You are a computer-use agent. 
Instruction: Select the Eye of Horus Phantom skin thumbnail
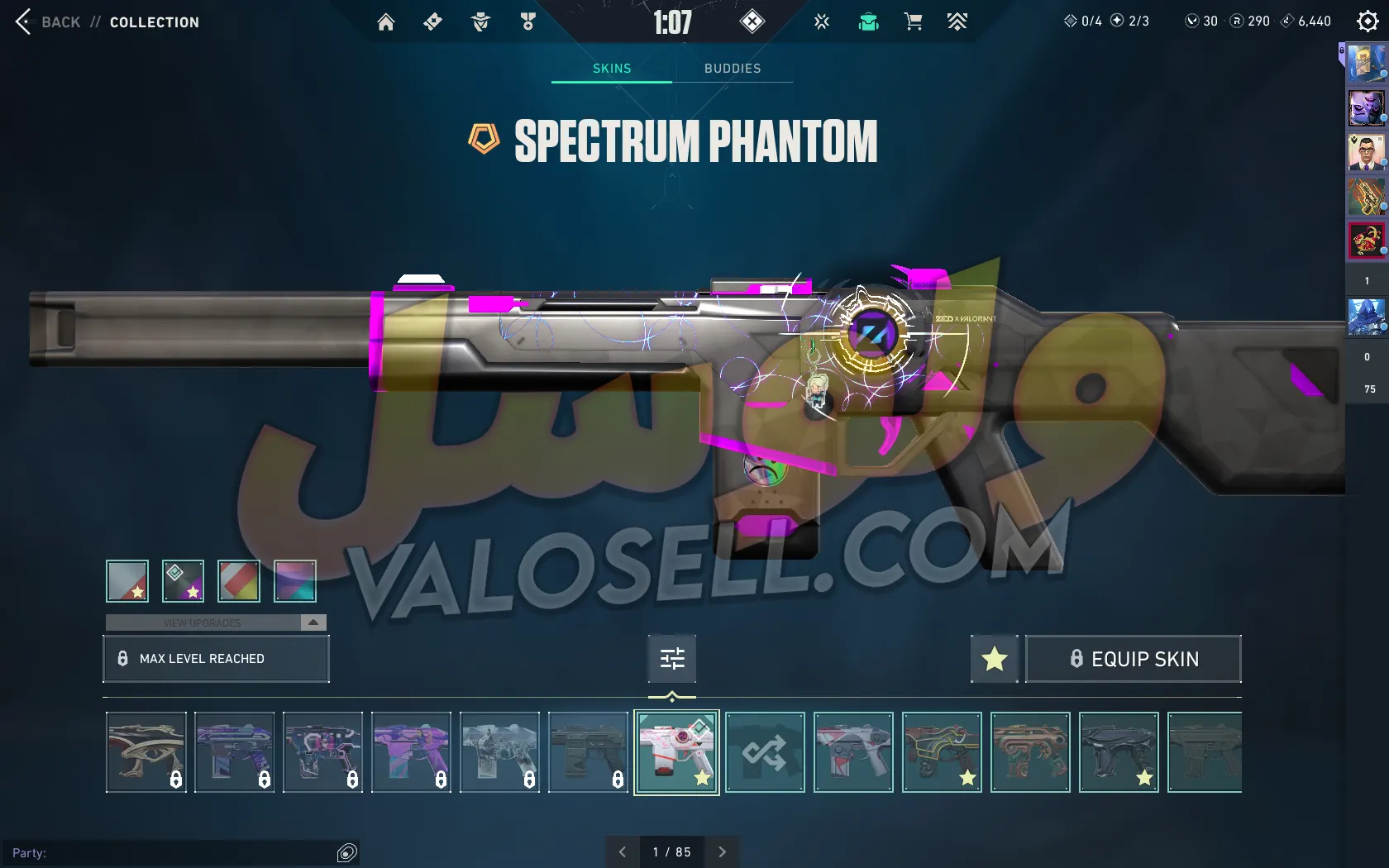point(146,752)
